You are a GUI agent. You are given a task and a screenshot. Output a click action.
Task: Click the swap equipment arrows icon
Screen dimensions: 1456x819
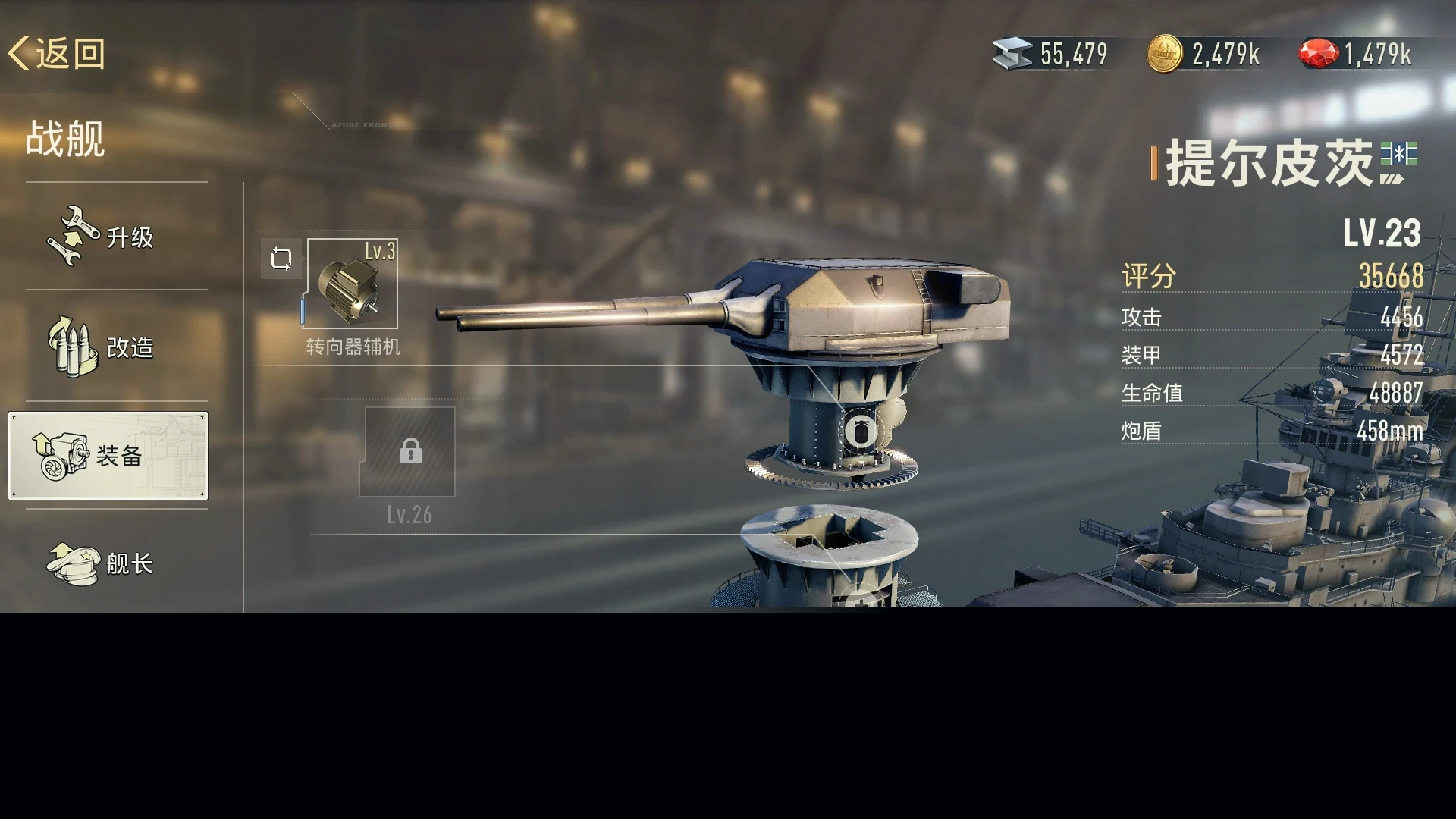281,259
